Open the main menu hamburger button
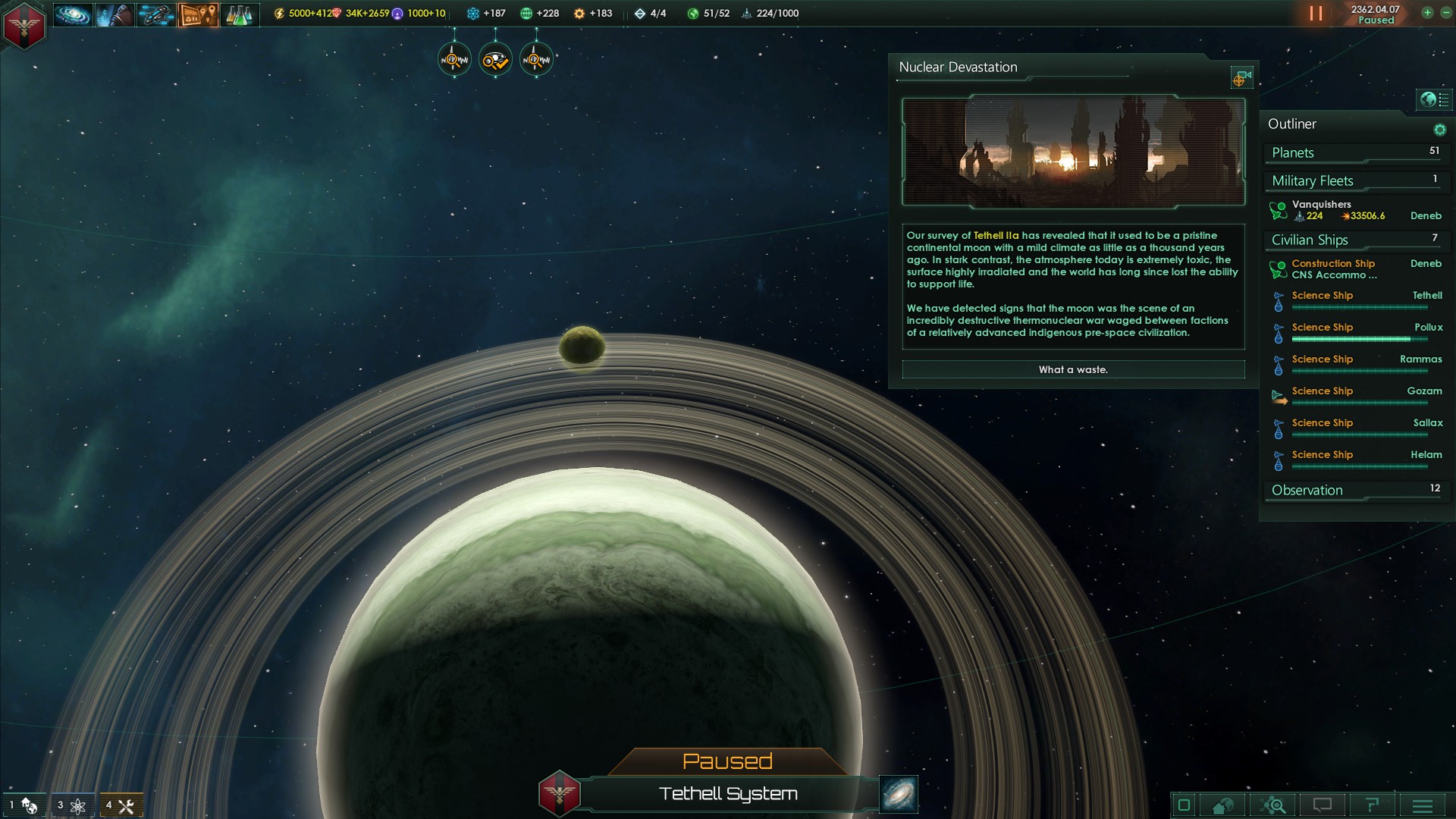 tap(1423, 805)
